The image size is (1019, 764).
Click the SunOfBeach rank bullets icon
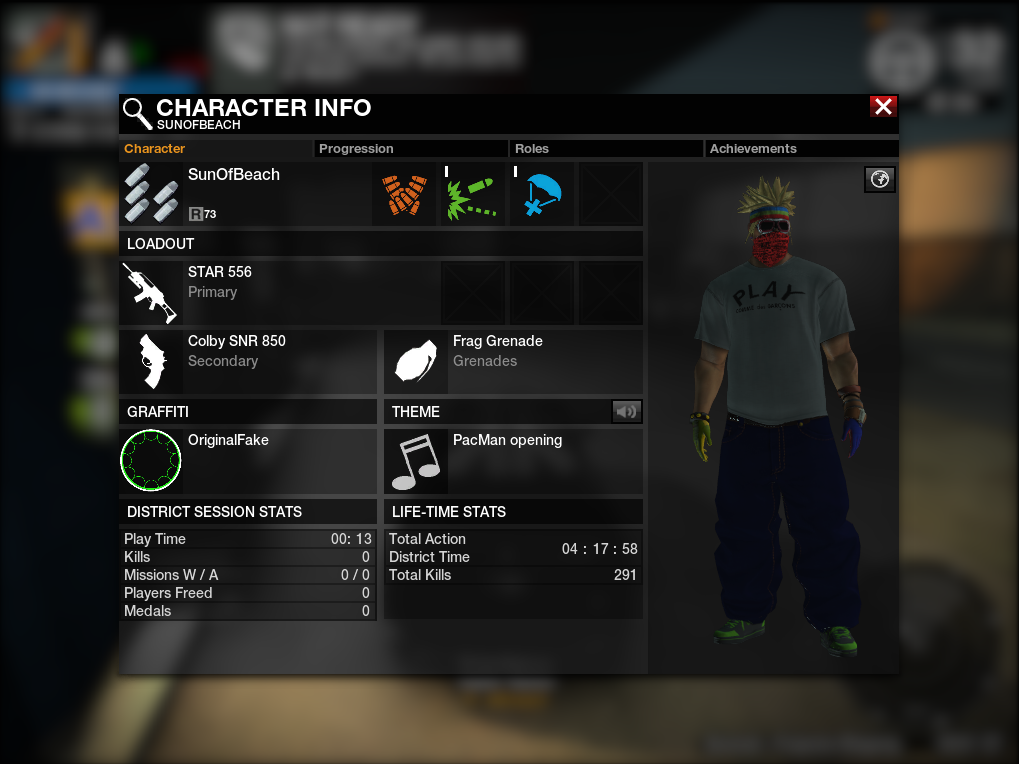(x=151, y=195)
